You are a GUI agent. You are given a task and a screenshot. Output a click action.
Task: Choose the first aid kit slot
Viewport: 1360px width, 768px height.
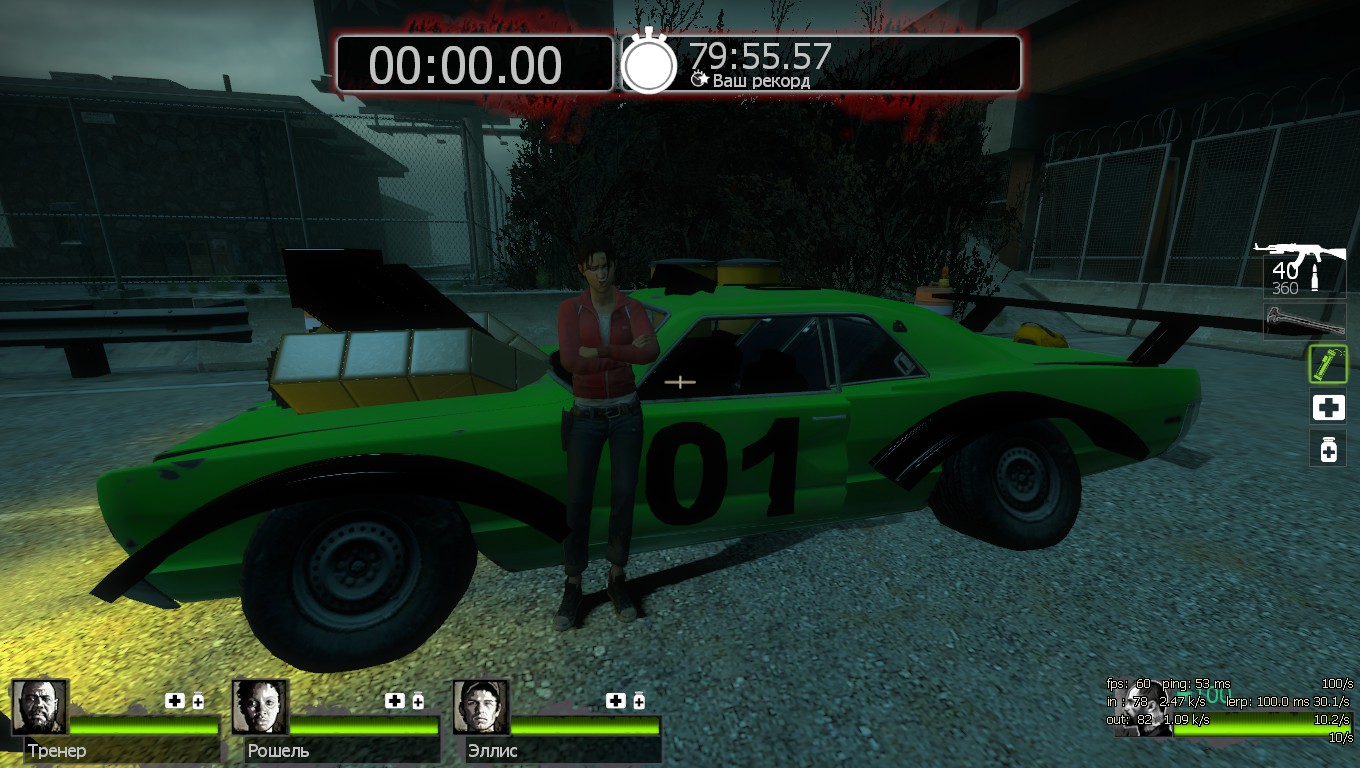[1328, 407]
